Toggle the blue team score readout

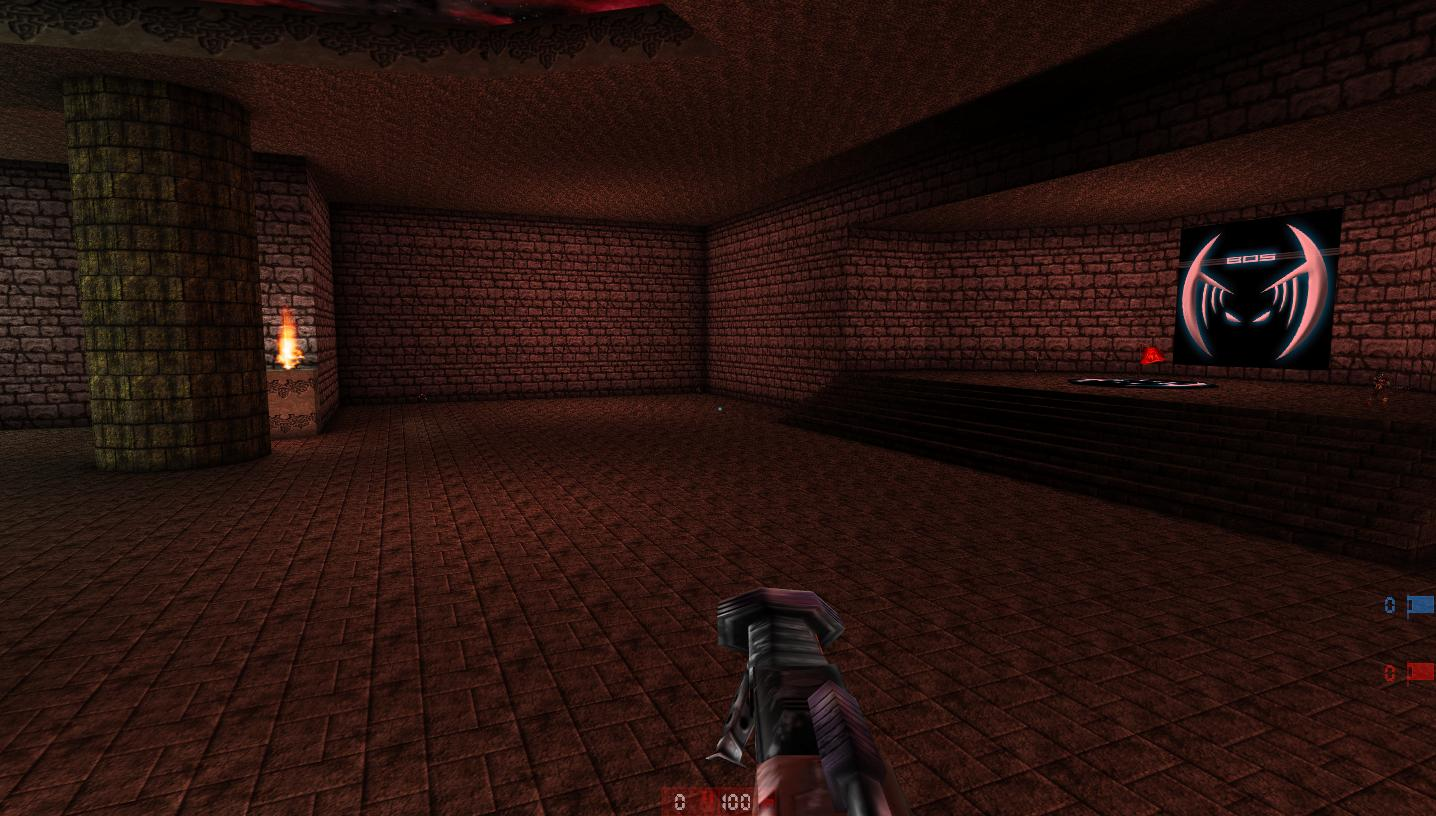1389,605
